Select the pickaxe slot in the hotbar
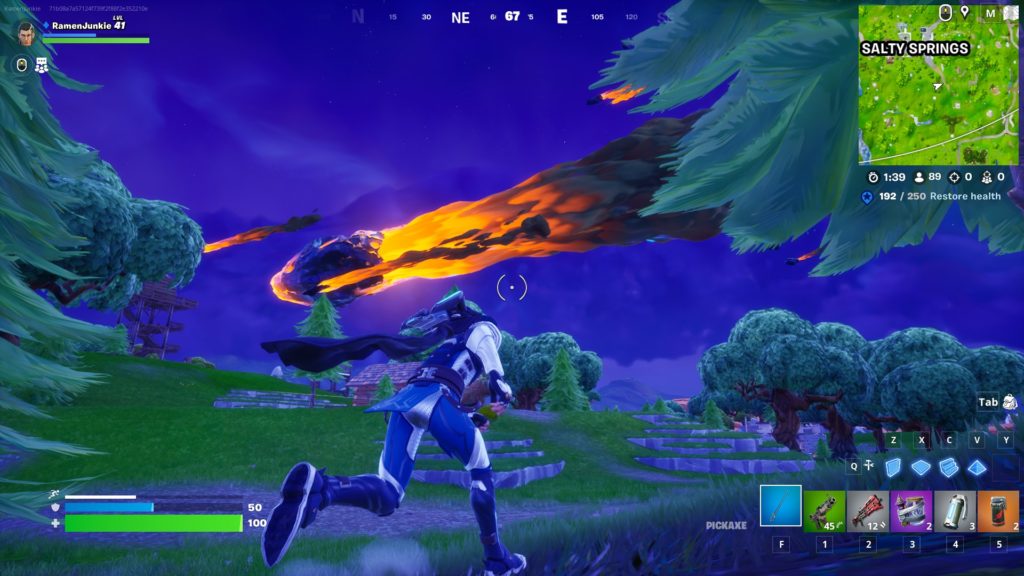The width and height of the screenshot is (1024, 576). pyautogui.click(x=780, y=505)
